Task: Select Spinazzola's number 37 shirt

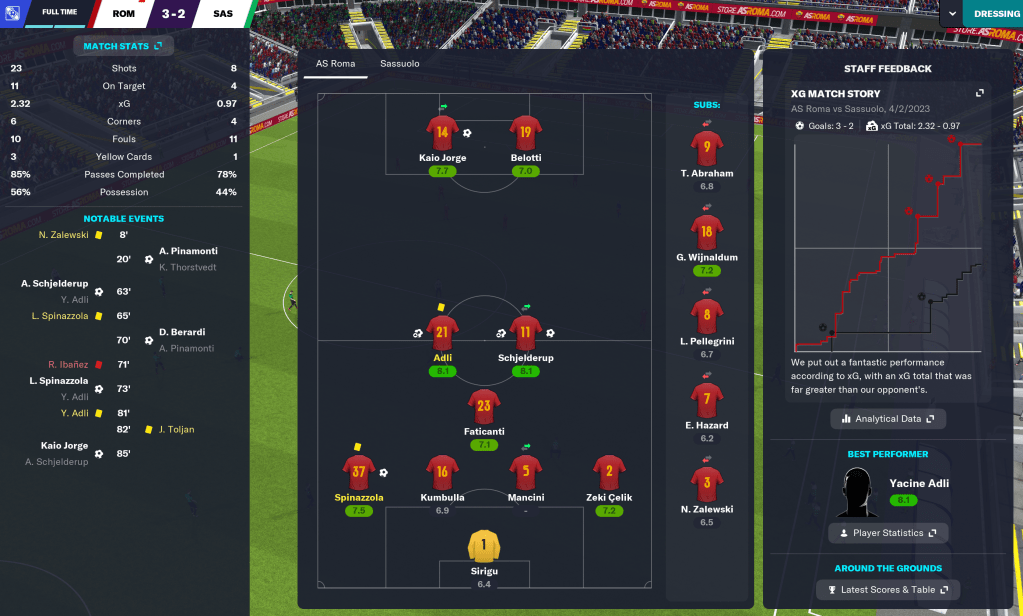Action: [x=358, y=472]
